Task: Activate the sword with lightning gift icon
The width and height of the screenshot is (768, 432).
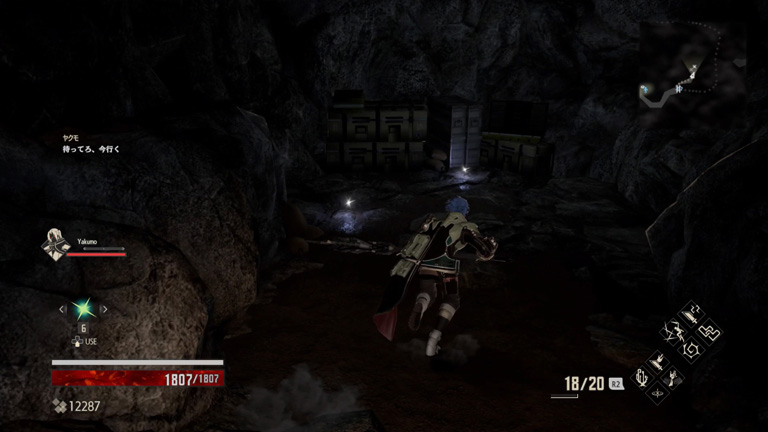Action: click(x=689, y=315)
